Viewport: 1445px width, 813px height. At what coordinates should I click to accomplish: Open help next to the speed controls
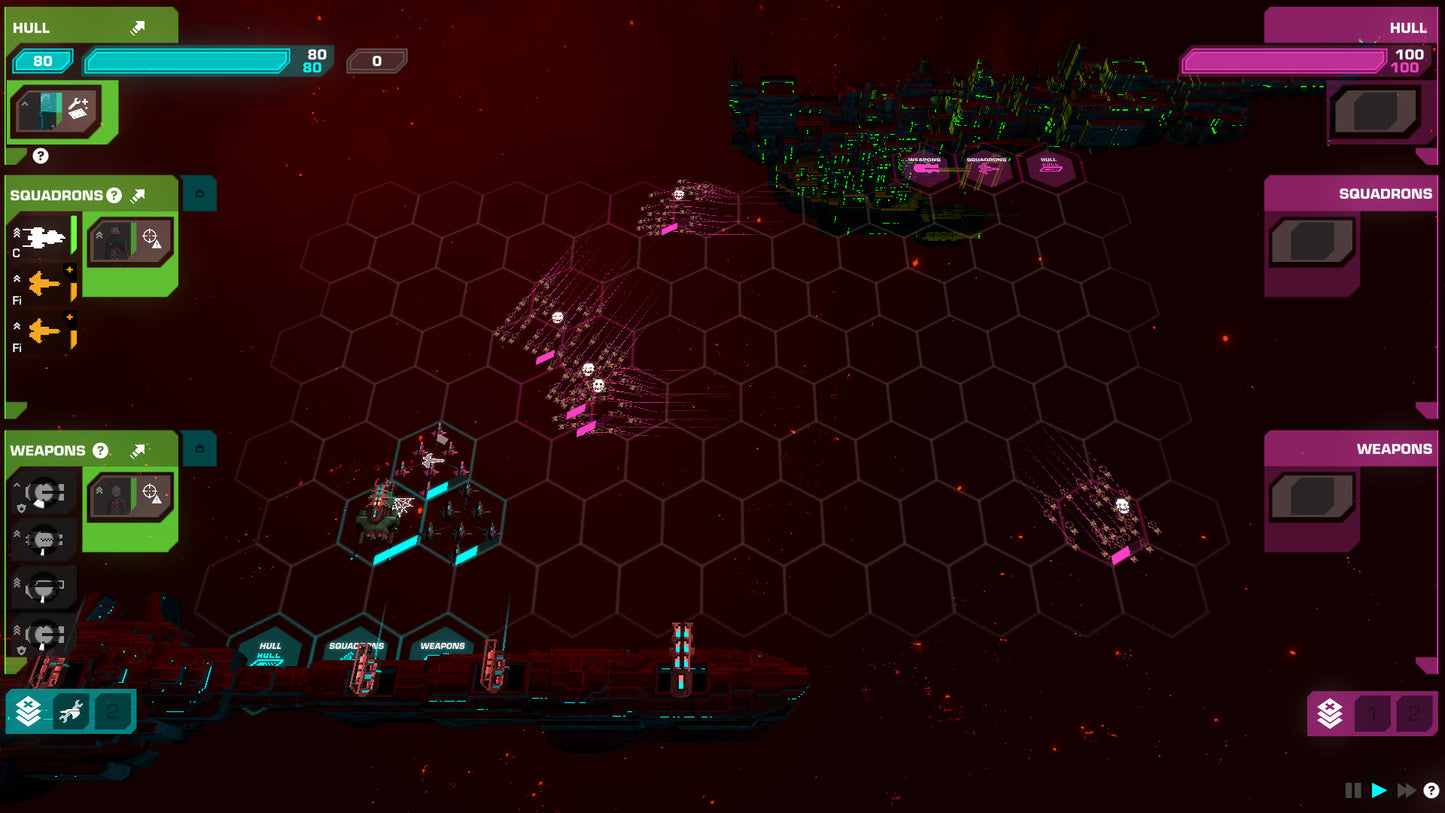[x=1431, y=791]
